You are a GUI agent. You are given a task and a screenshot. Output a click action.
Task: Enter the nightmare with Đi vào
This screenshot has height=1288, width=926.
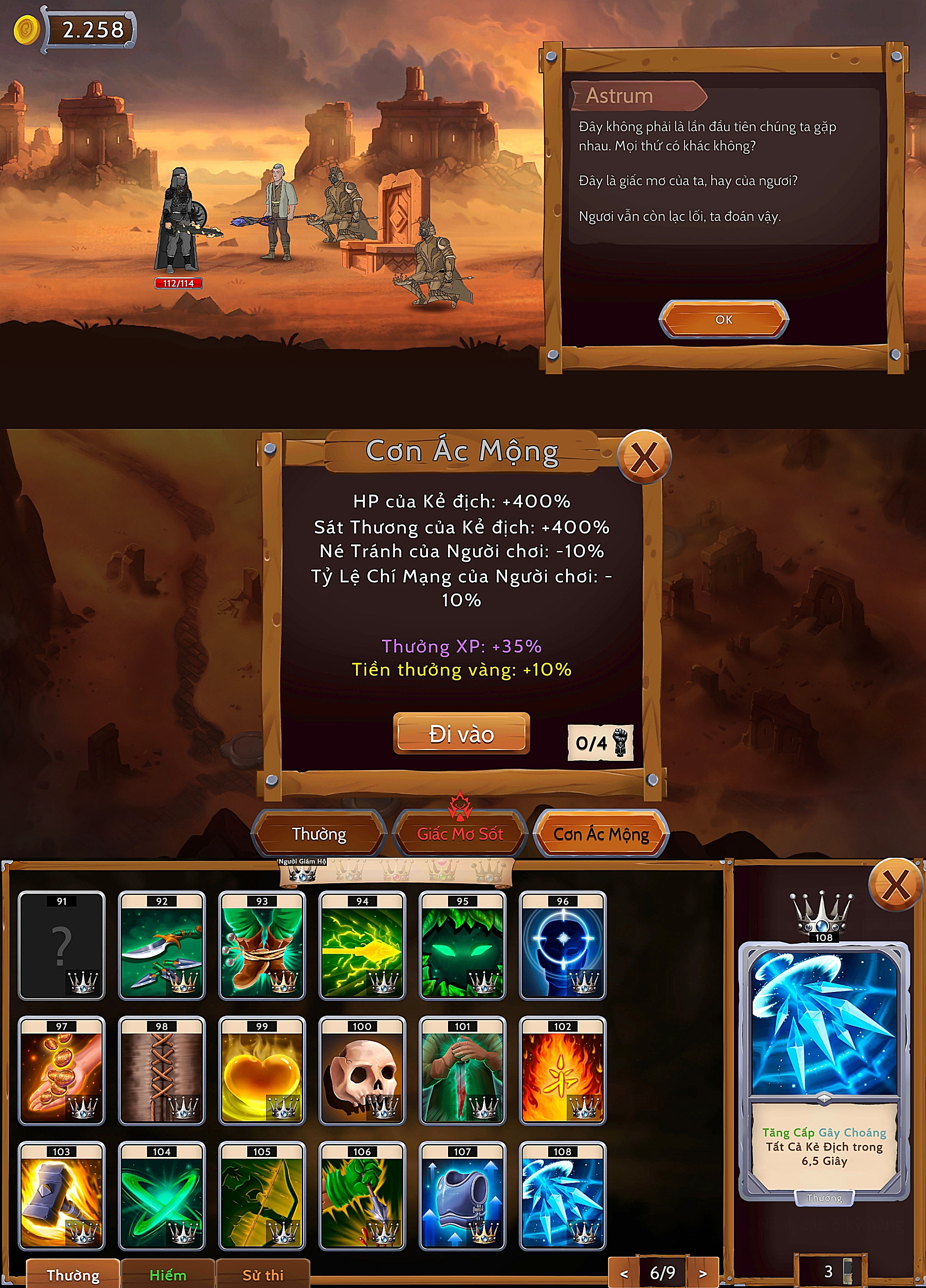(x=461, y=734)
